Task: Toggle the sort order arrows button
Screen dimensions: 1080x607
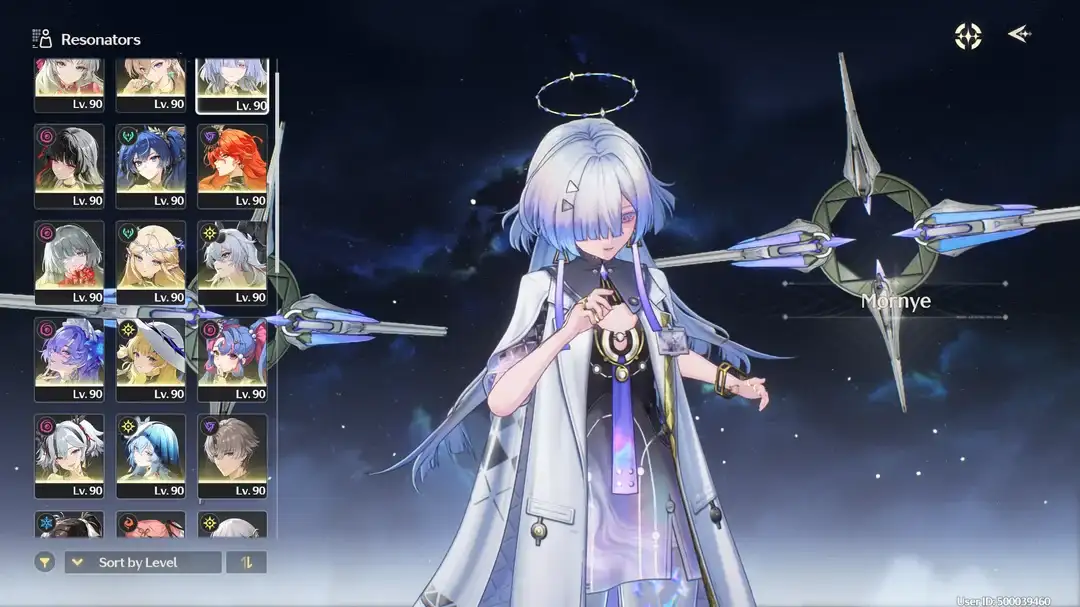Action: 246,562
